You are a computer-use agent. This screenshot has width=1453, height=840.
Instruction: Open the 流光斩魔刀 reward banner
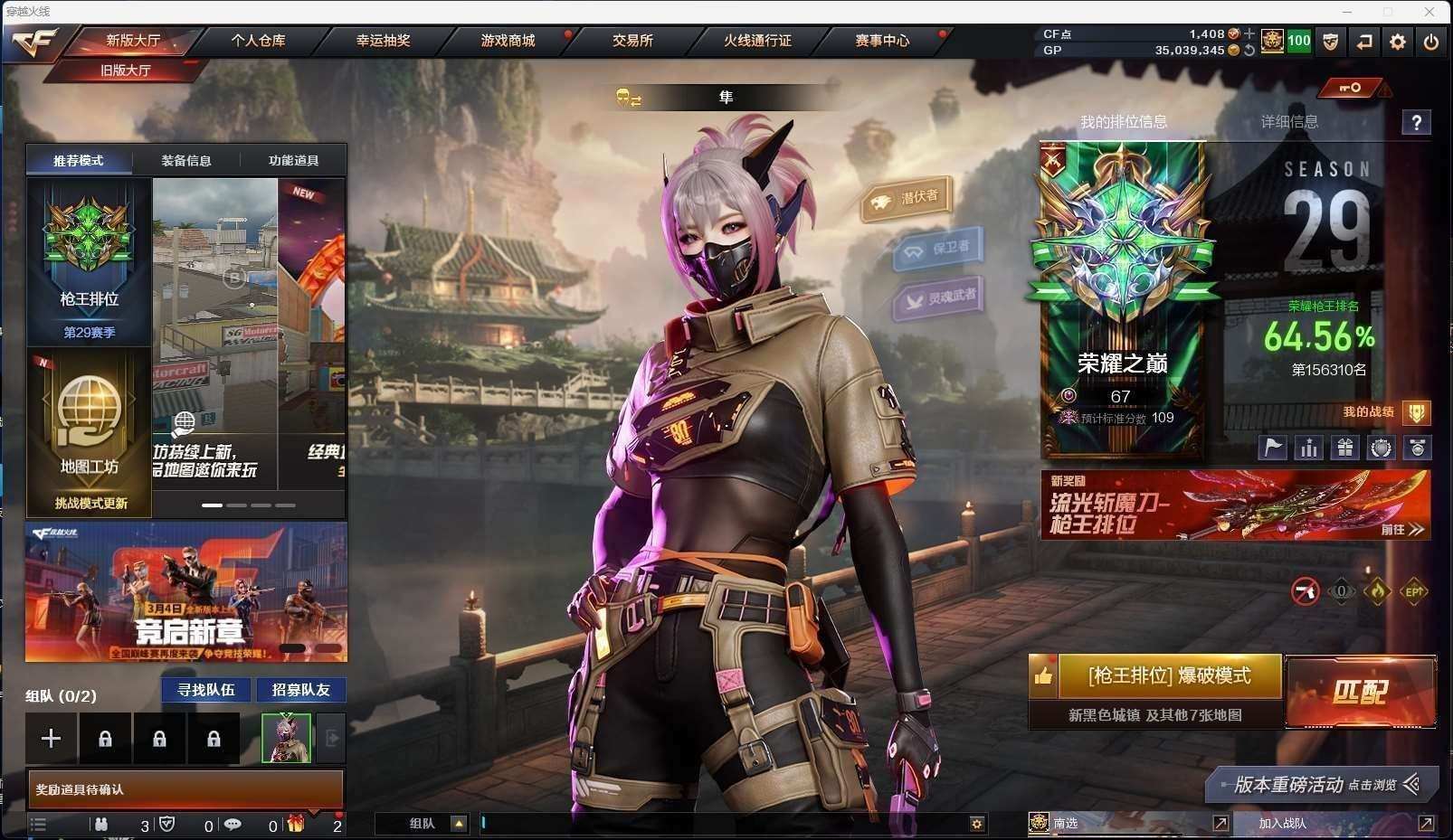[1235, 505]
